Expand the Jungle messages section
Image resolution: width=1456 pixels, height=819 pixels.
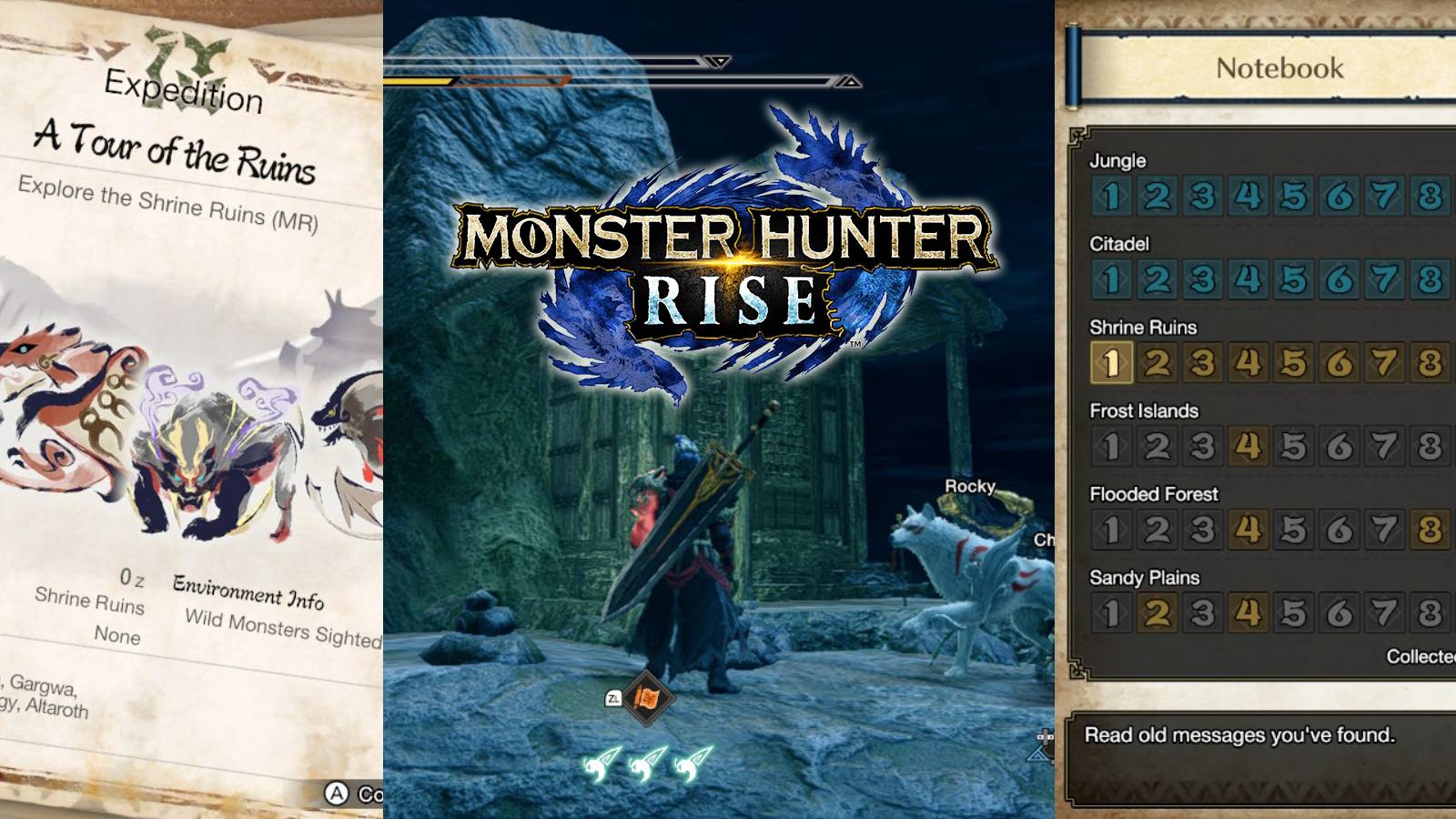tap(1117, 162)
